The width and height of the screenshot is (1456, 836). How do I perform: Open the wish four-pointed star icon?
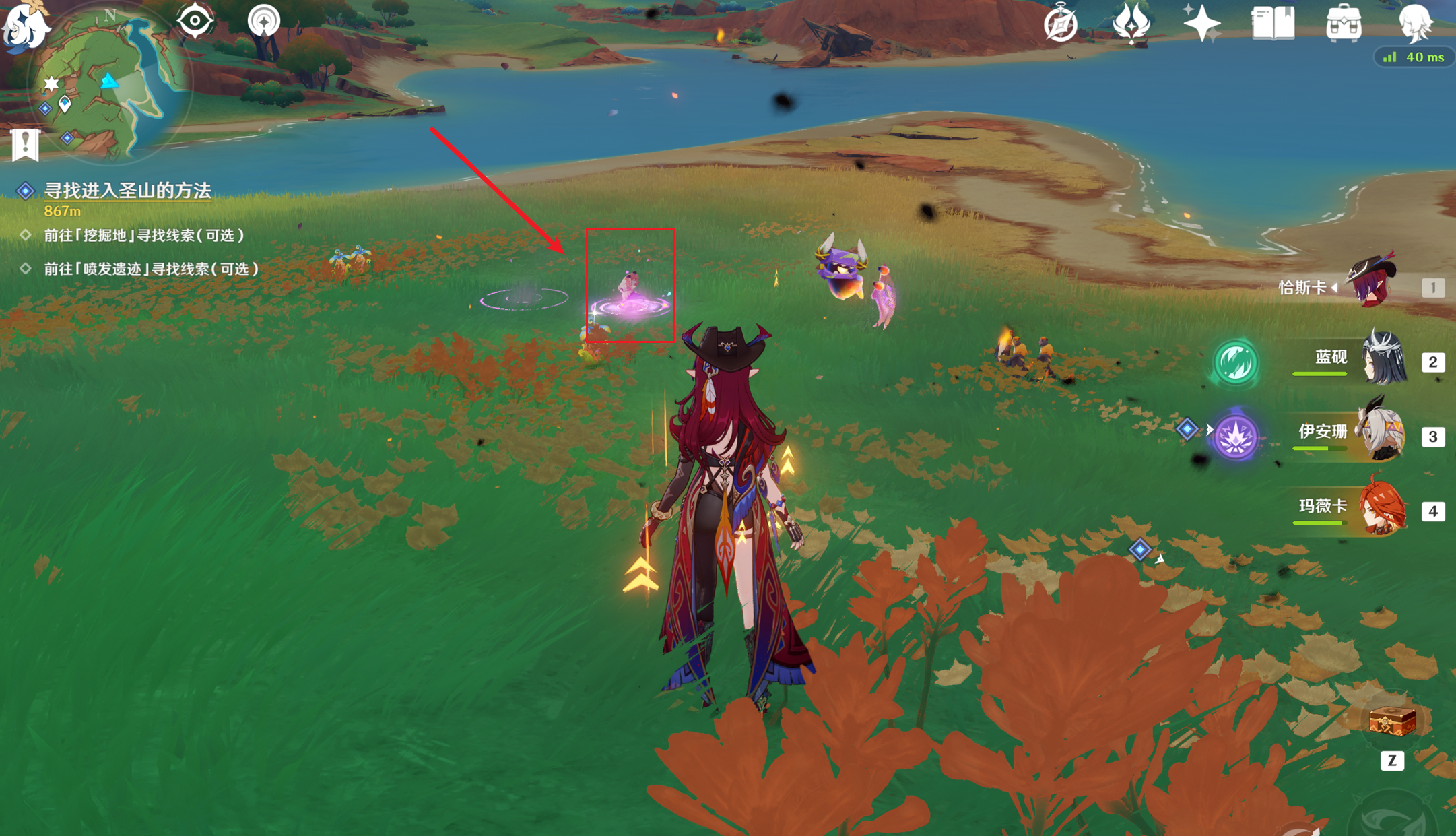1201,24
